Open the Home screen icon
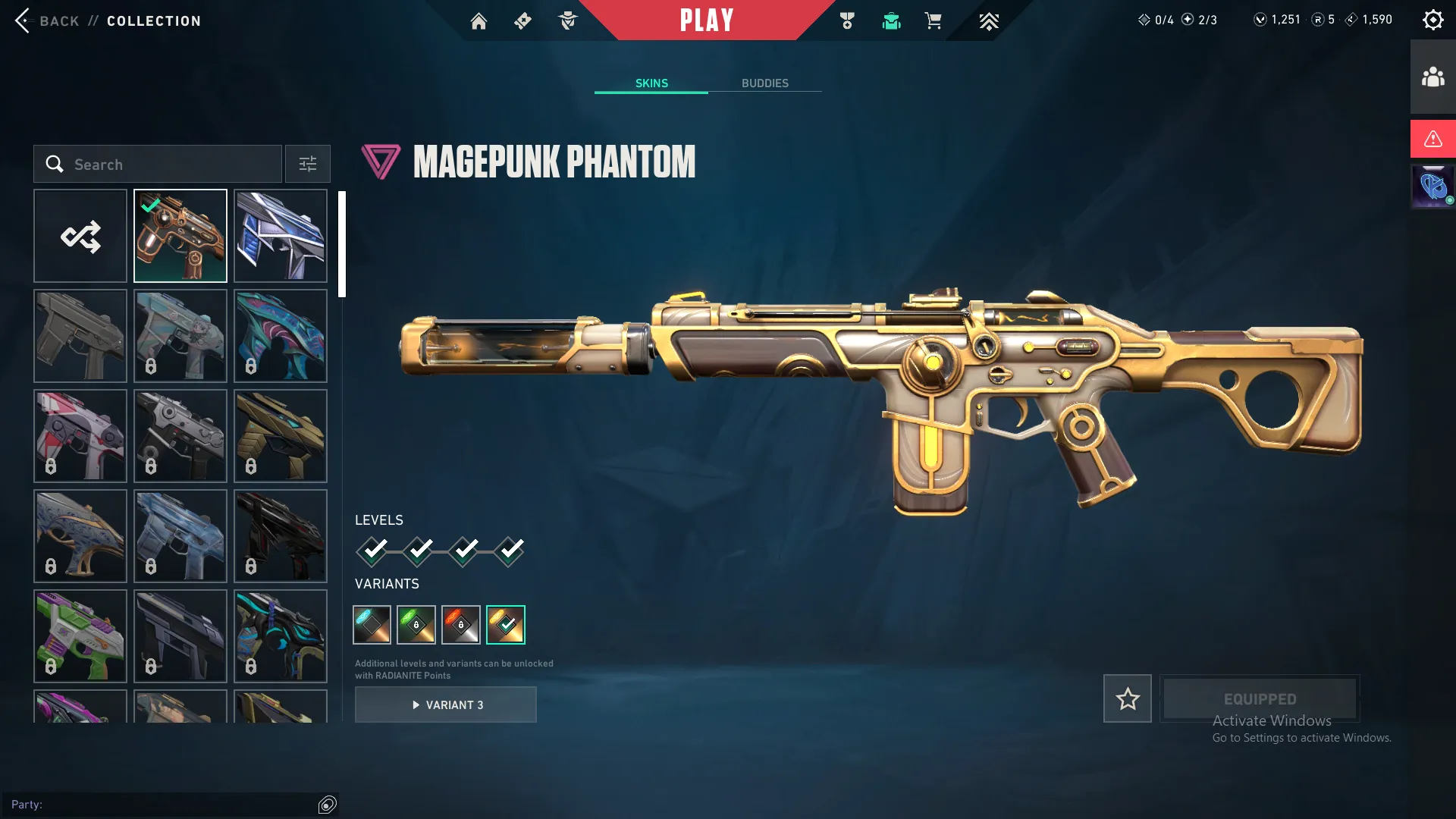Screen dimensions: 1456x819 pyautogui.click(x=479, y=20)
